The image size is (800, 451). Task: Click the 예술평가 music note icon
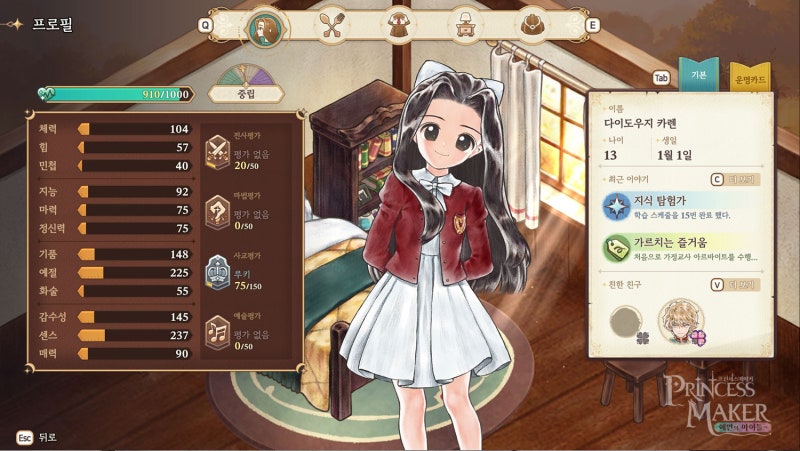217,330
